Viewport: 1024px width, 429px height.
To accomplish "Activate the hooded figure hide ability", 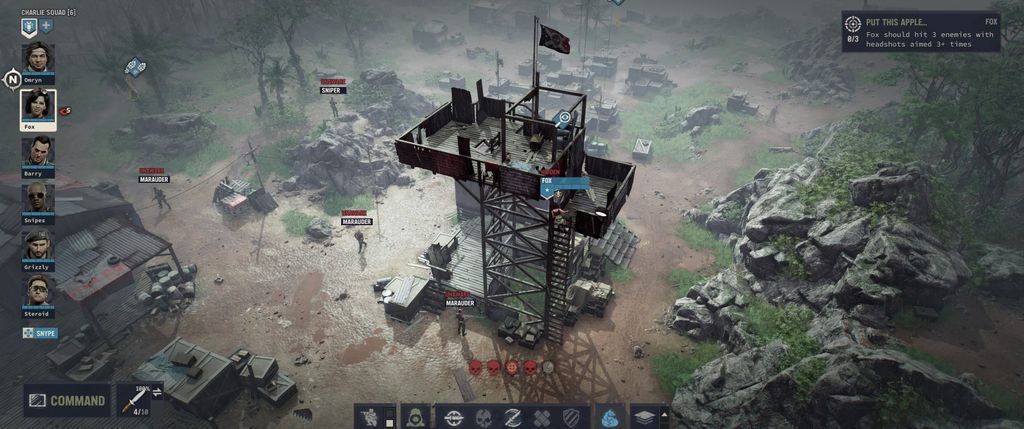I will pos(413,417).
